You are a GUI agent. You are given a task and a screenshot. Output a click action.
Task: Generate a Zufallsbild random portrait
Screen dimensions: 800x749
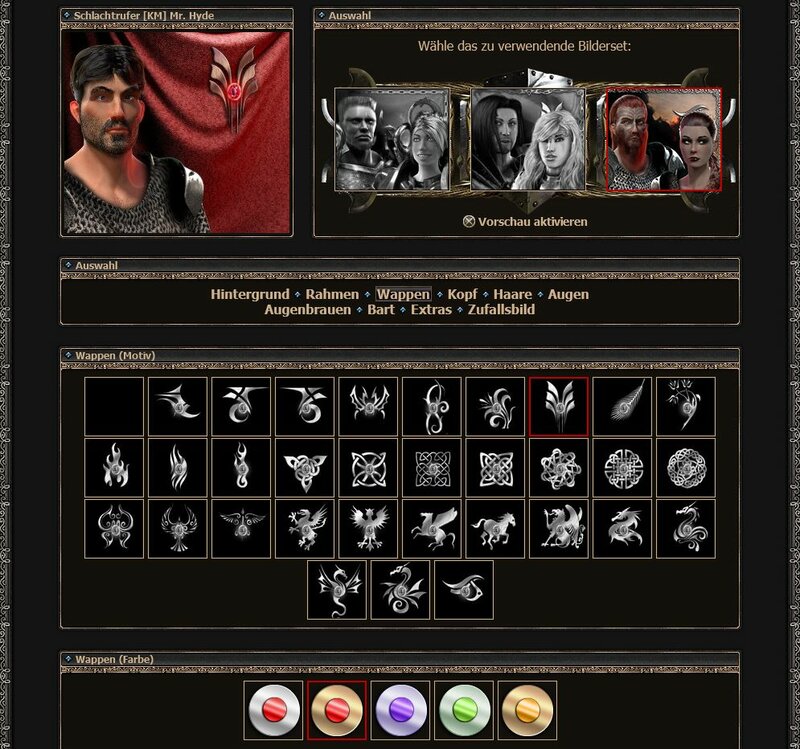coord(501,310)
